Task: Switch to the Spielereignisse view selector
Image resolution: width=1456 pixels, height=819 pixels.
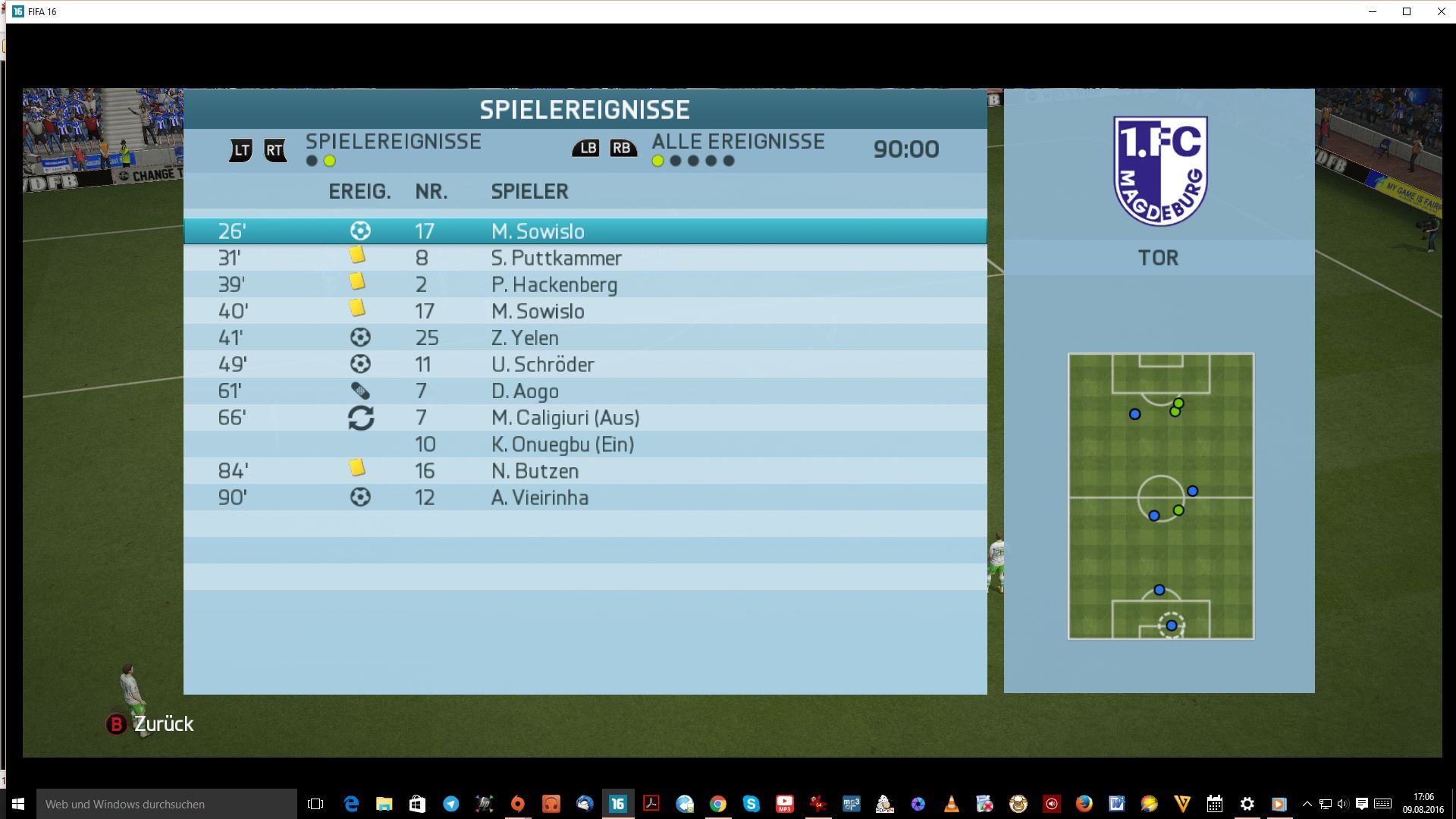Action: click(x=393, y=142)
